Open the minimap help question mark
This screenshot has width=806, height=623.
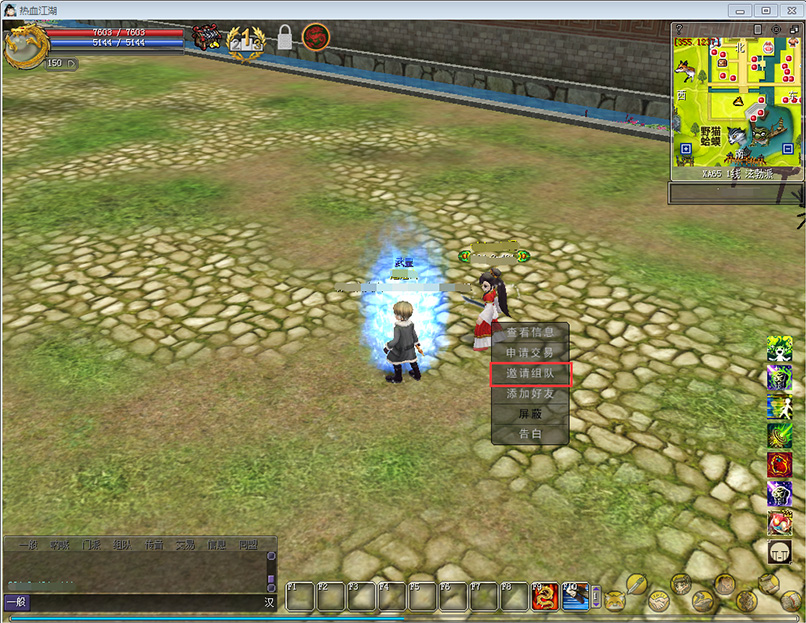tap(680, 30)
